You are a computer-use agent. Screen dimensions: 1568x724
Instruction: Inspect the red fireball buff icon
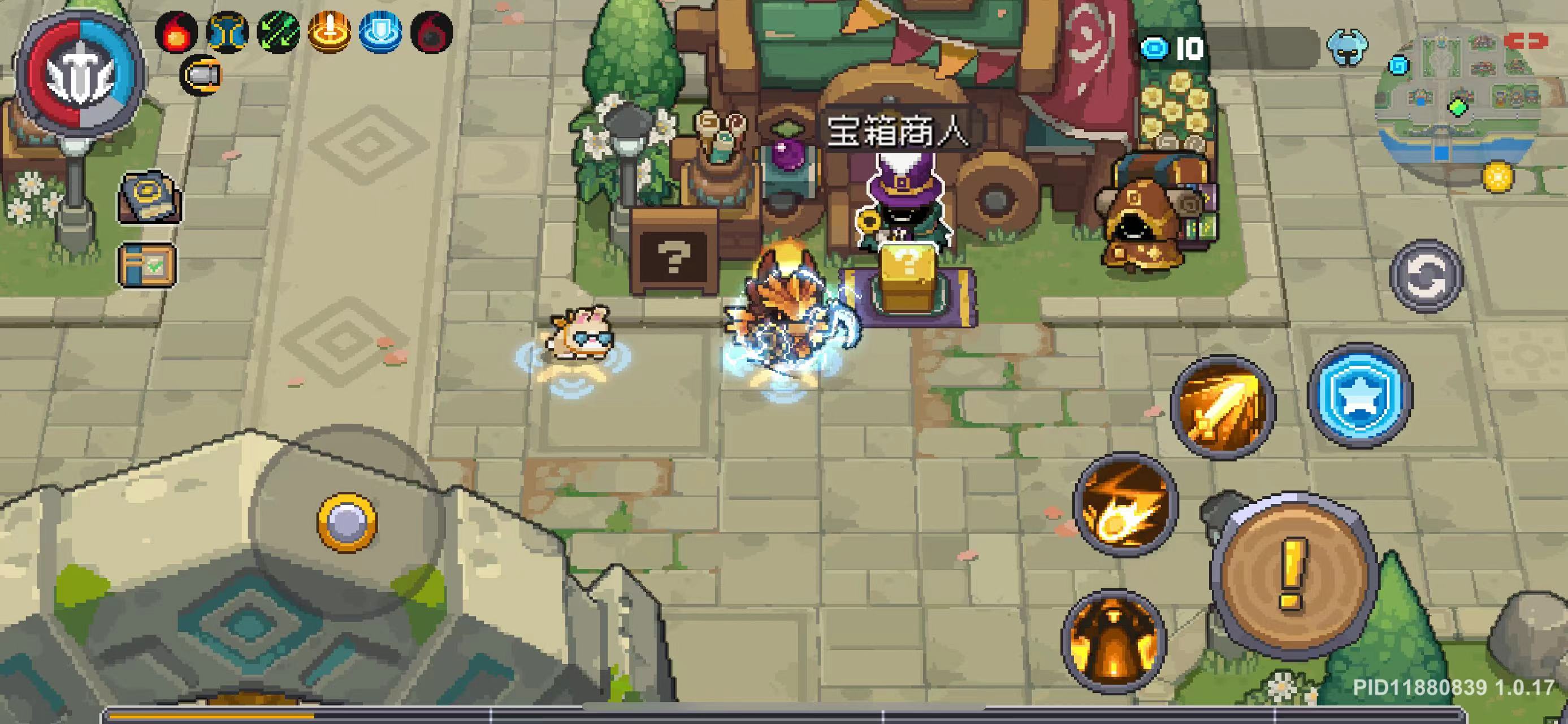click(x=176, y=32)
